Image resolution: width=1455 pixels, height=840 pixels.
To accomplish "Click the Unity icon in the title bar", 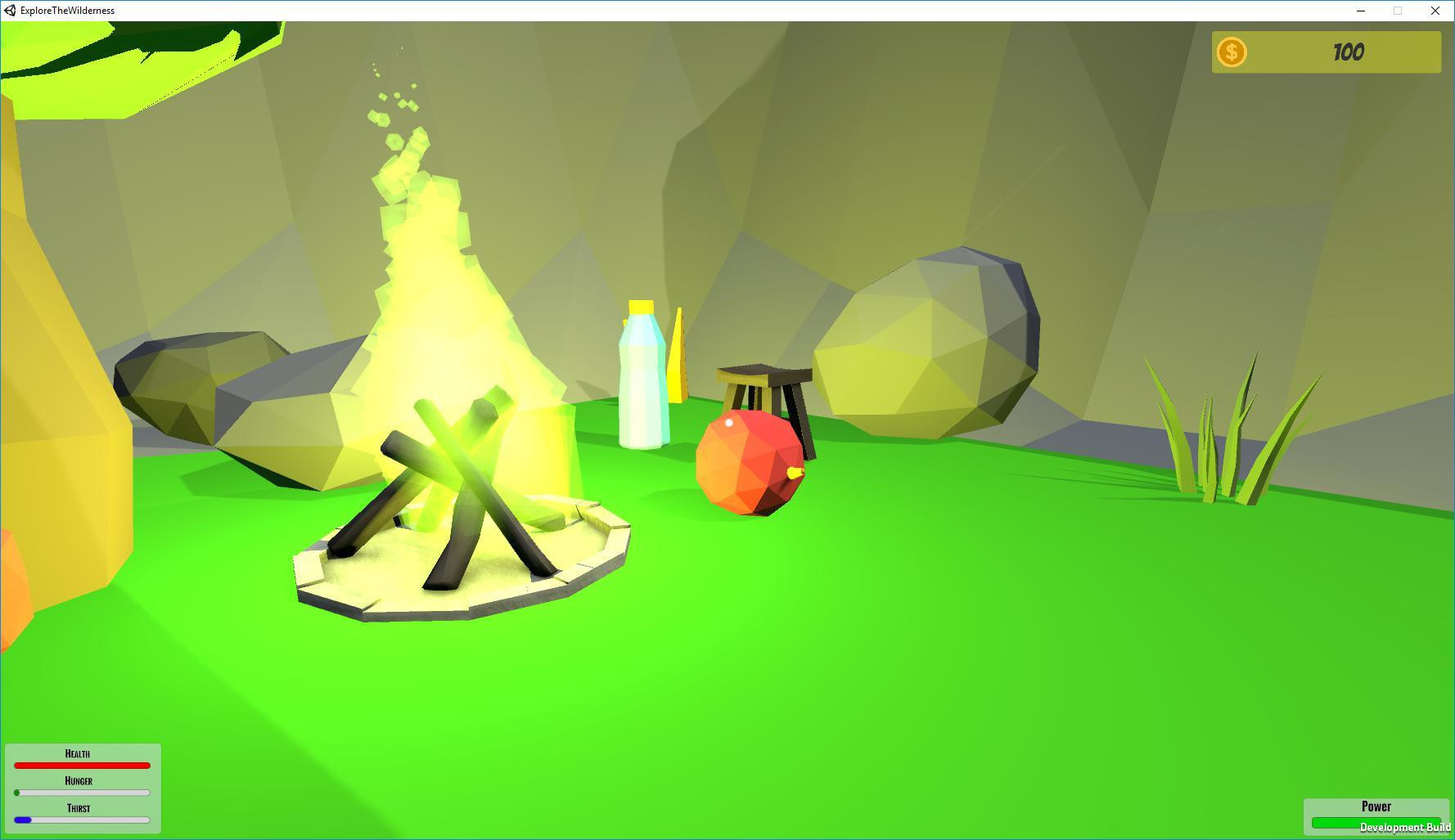I will click(x=9, y=11).
